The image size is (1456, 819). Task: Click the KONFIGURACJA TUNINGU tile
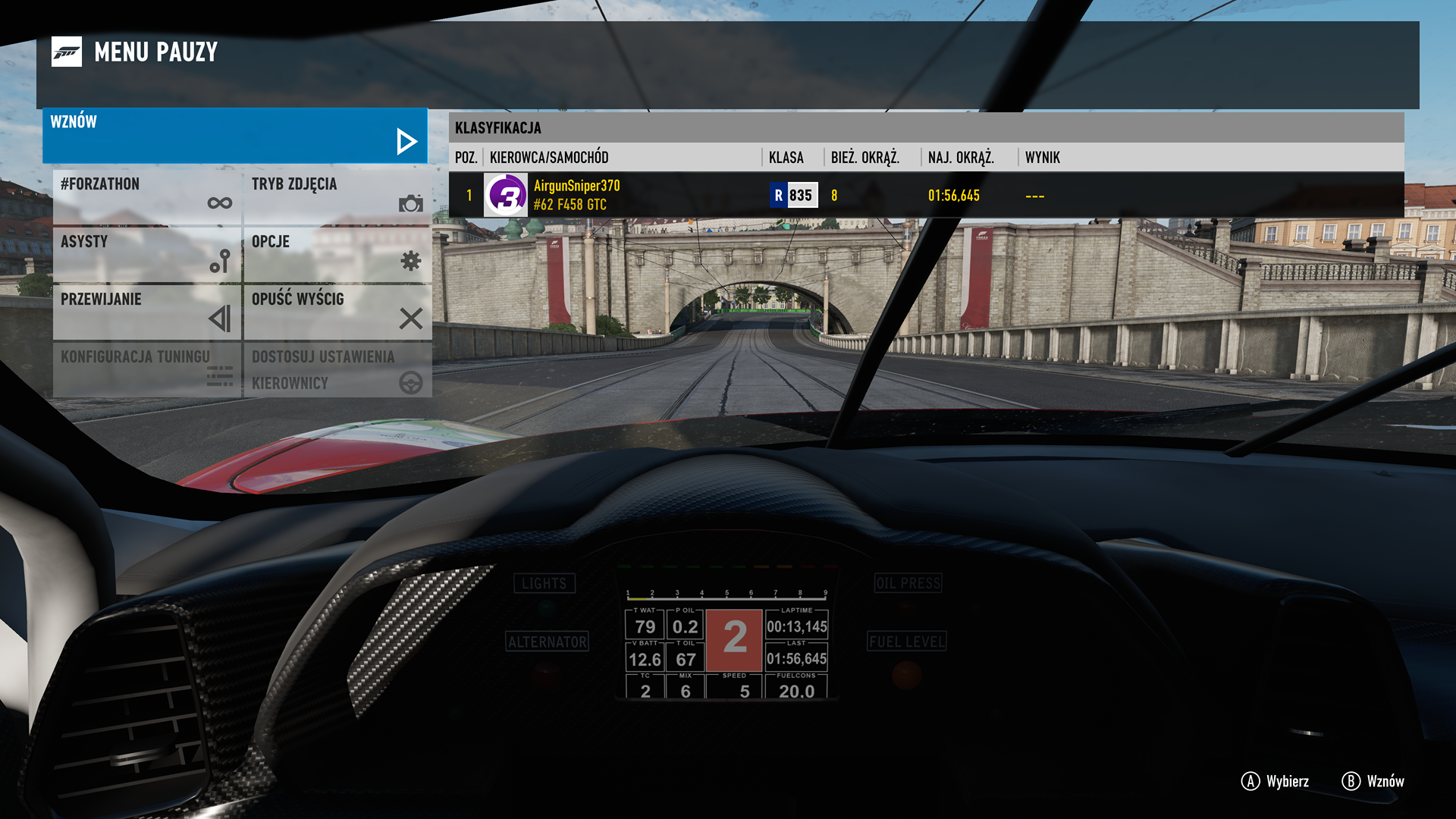pyautogui.click(x=147, y=369)
